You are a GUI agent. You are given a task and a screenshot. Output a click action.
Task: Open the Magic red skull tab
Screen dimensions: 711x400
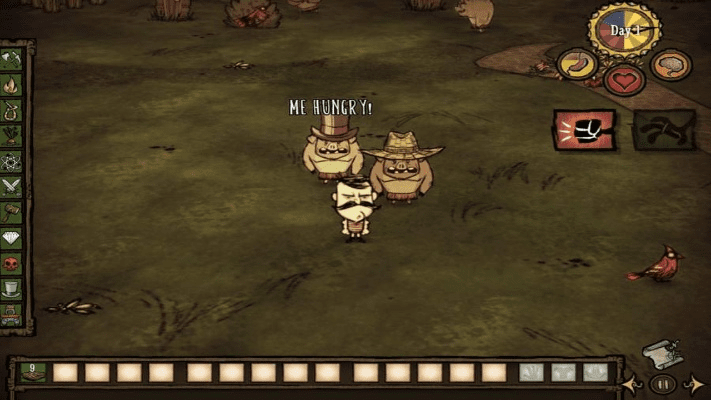click(x=12, y=262)
